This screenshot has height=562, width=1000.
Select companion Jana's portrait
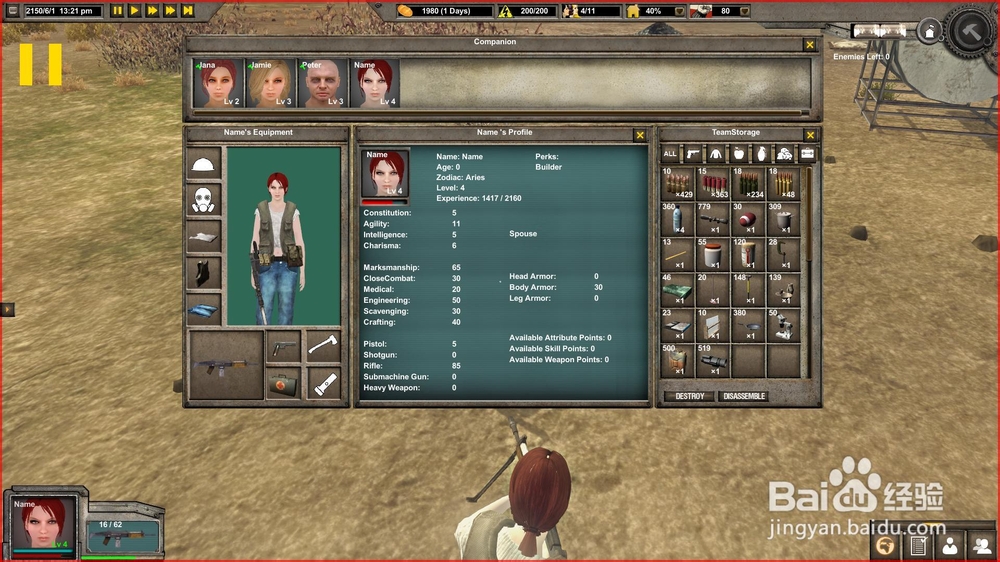click(219, 84)
